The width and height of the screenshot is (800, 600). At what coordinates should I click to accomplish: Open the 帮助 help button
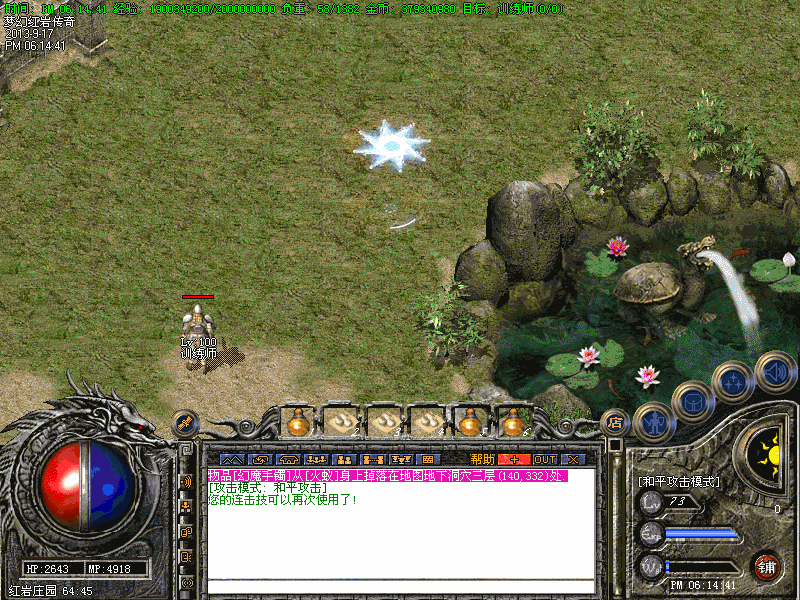pyautogui.click(x=483, y=459)
